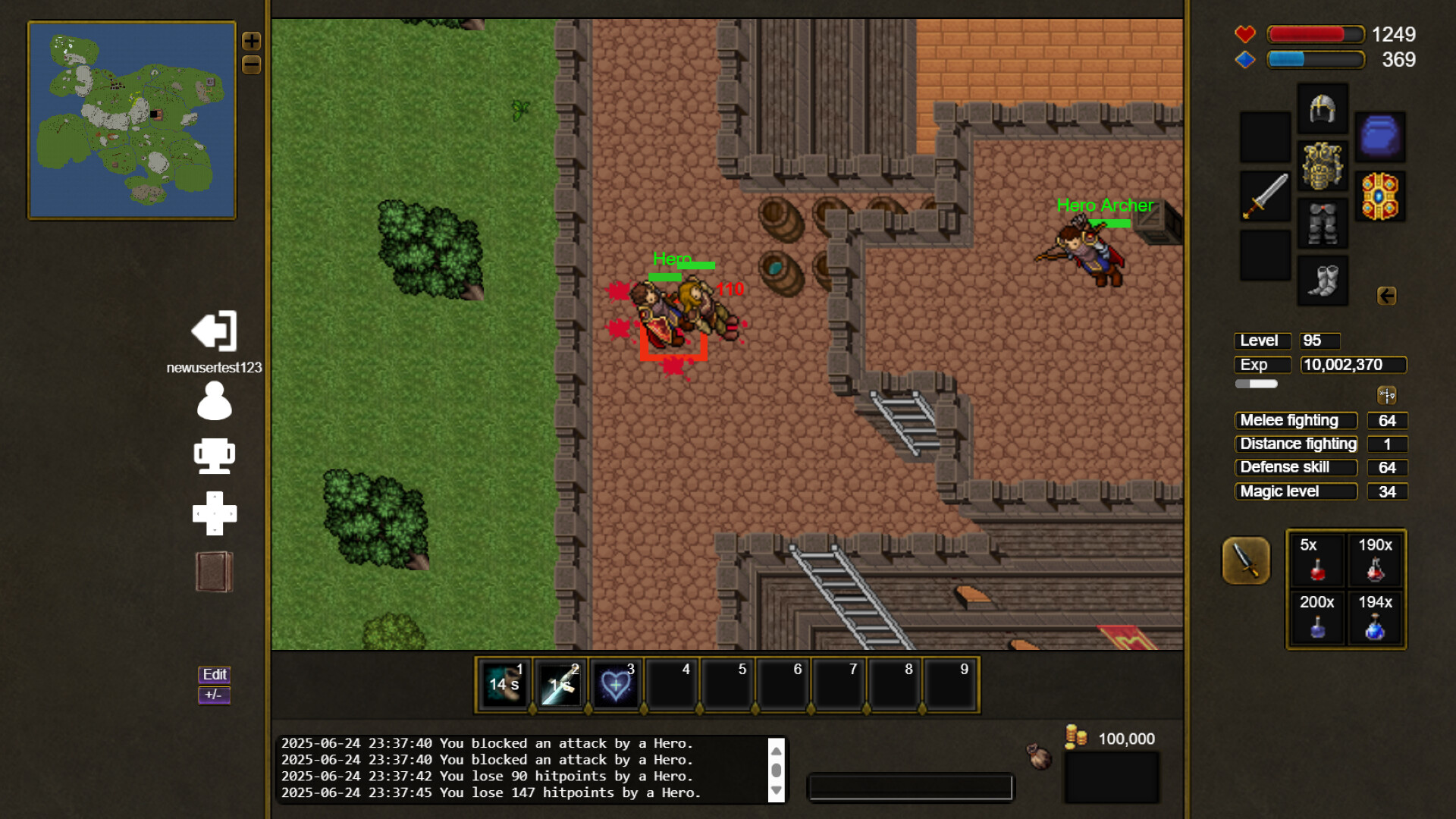Image resolution: width=1456 pixels, height=819 pixels.
Task: Click the logout door icon
Action: (x=213, y=331)
